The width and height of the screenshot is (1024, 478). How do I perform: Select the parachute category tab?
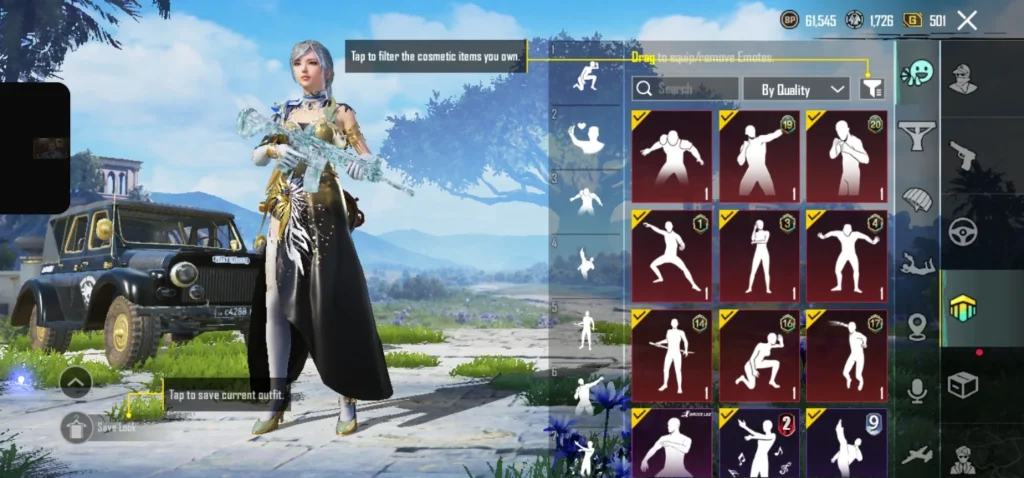917,198
